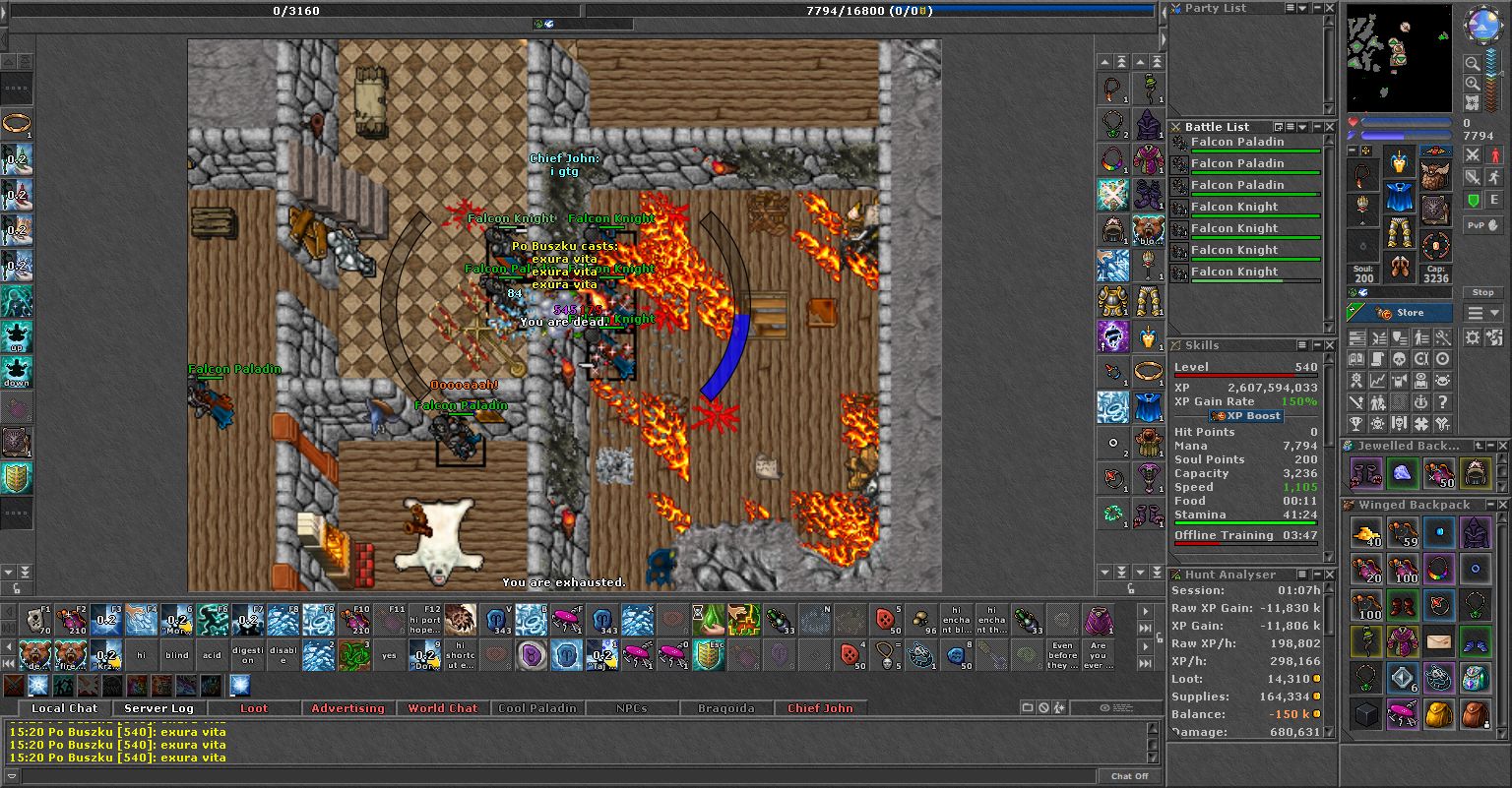Close the Winged Backpack container
The height and width of the screenshot is (788, 1512).
[1503, 505]
